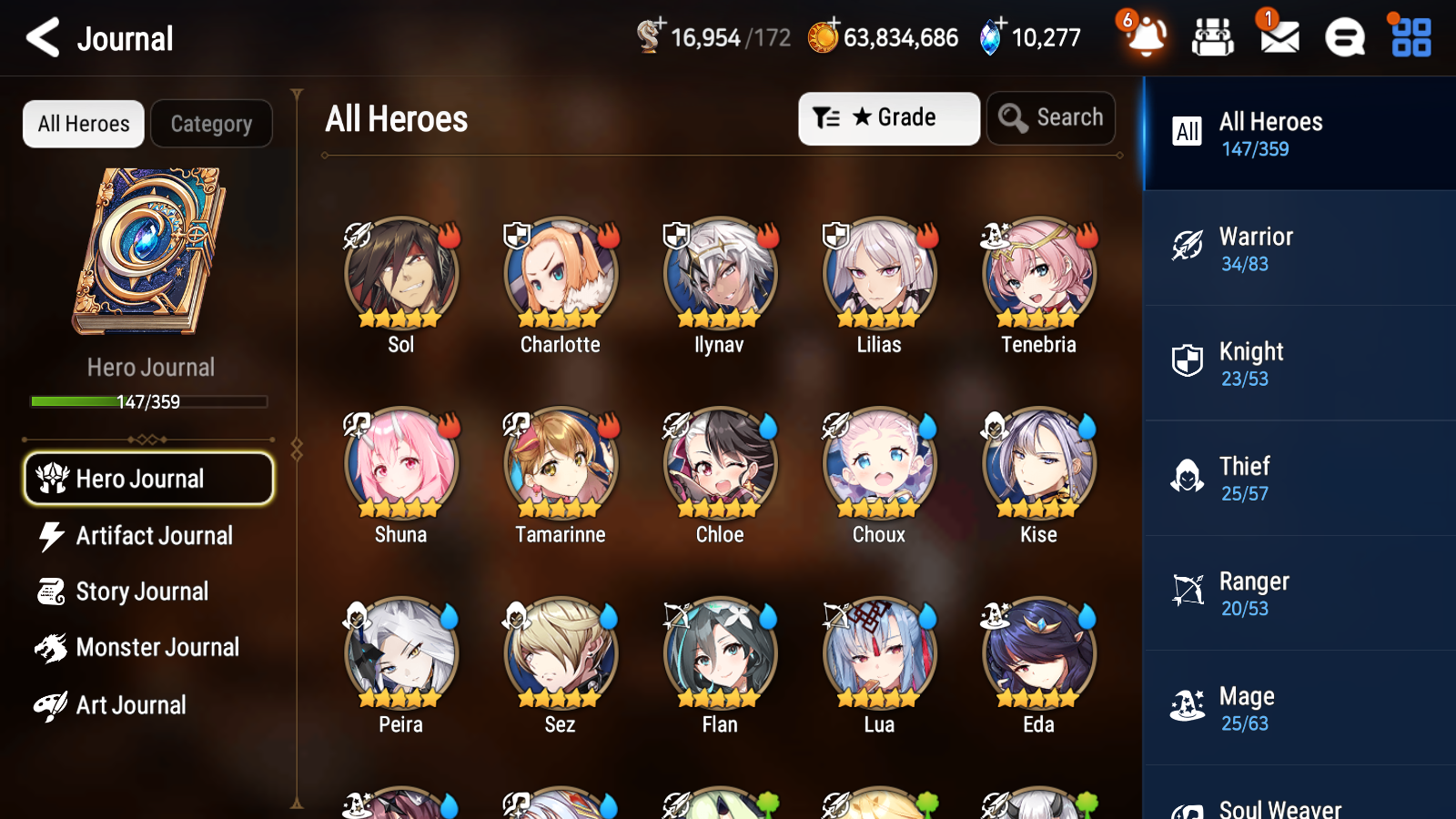Select Hero Journal in left menu
The height and width of the screenshot is (819, 1456).
coord(148,478)
